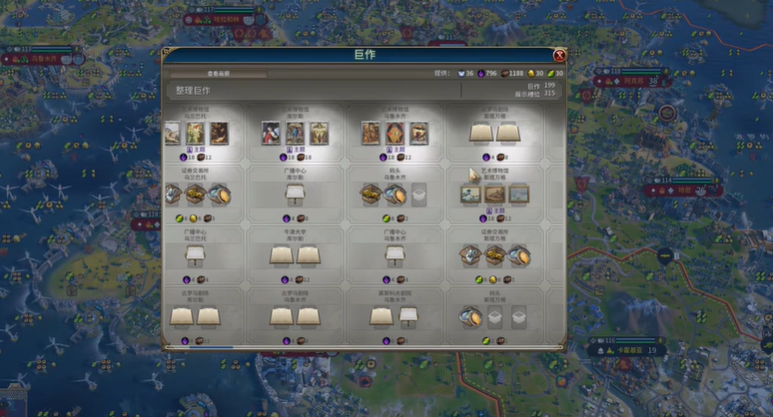Close the 巨作 Great Works window

[559, 56]
